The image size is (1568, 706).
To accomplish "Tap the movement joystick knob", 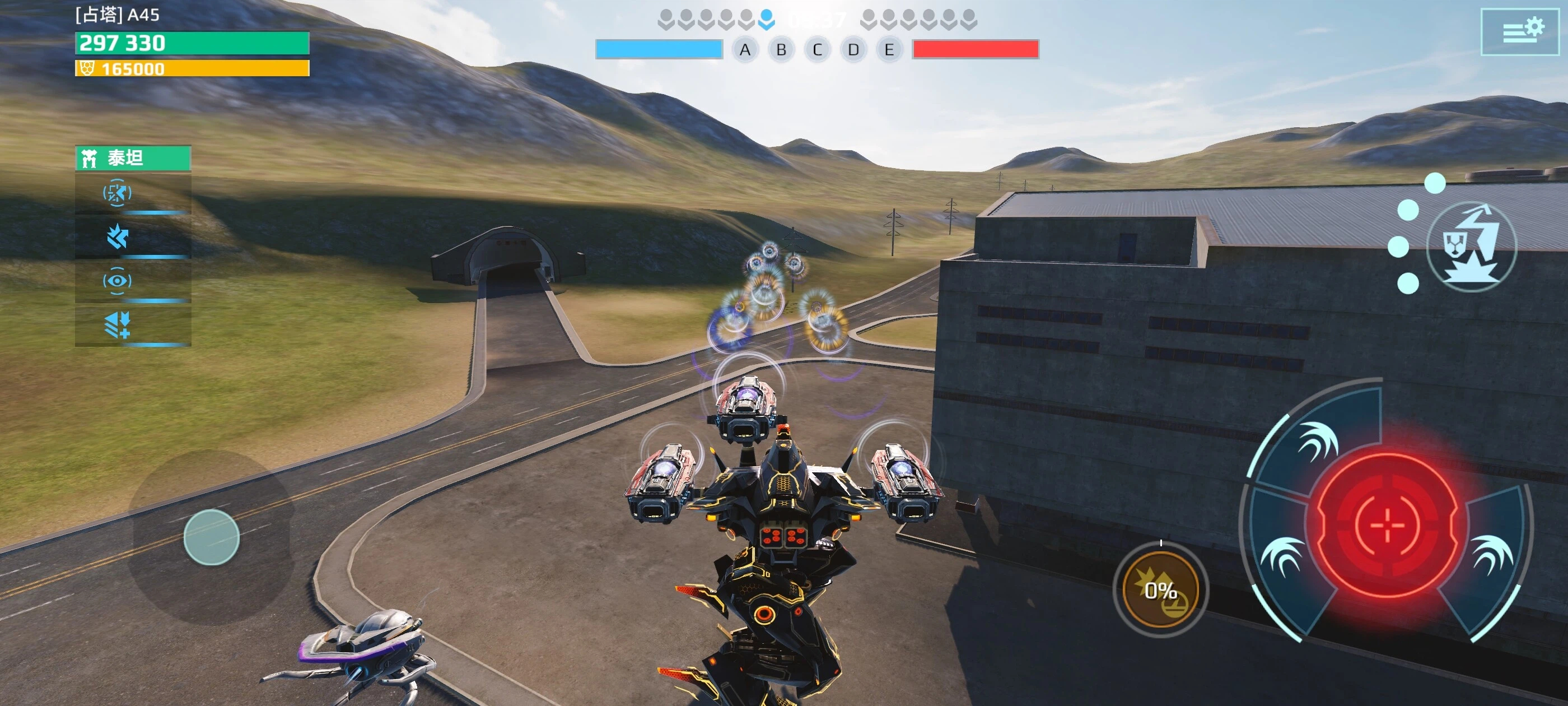I will point(211,537).
